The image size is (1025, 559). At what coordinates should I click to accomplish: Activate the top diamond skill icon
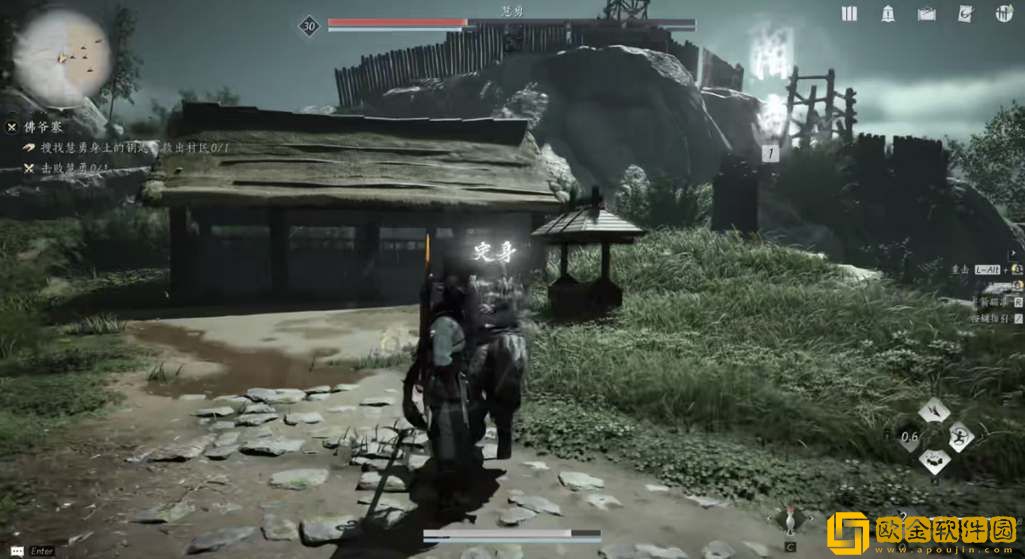point(934,410)
